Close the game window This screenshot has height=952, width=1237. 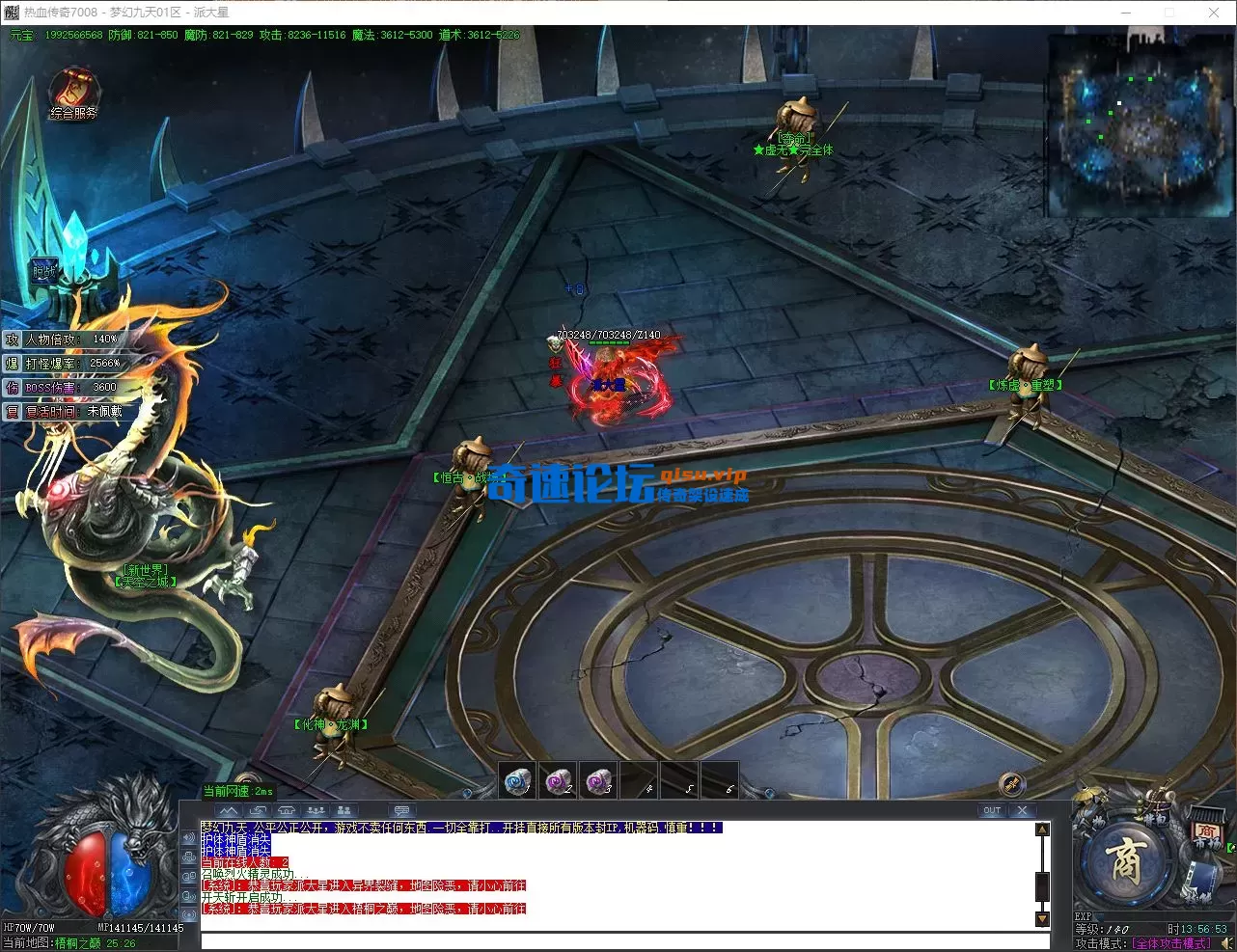point(1214,13)
